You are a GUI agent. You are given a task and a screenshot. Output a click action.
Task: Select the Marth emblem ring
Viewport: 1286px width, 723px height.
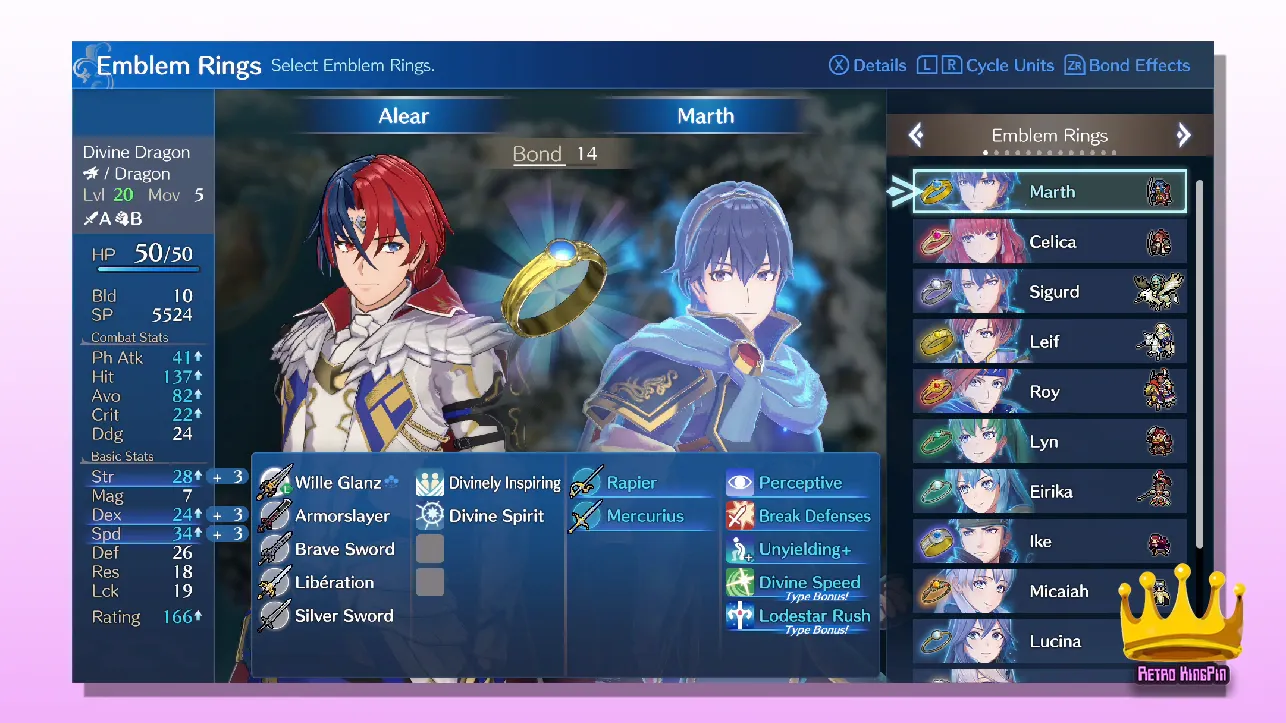(x=1050, y=191)
